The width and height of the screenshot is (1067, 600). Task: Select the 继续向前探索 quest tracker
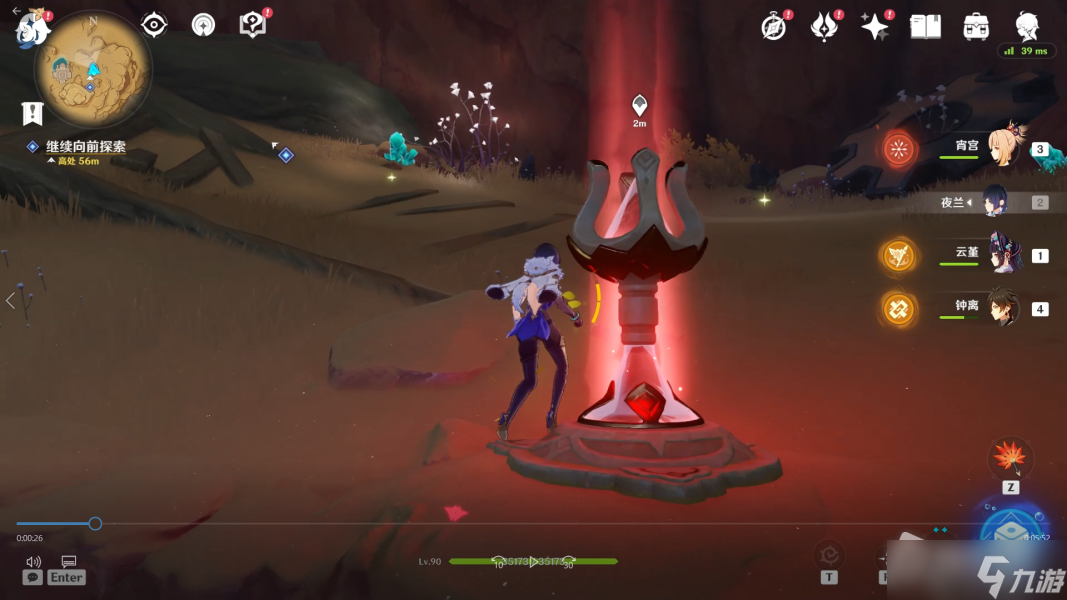[85, 146]
